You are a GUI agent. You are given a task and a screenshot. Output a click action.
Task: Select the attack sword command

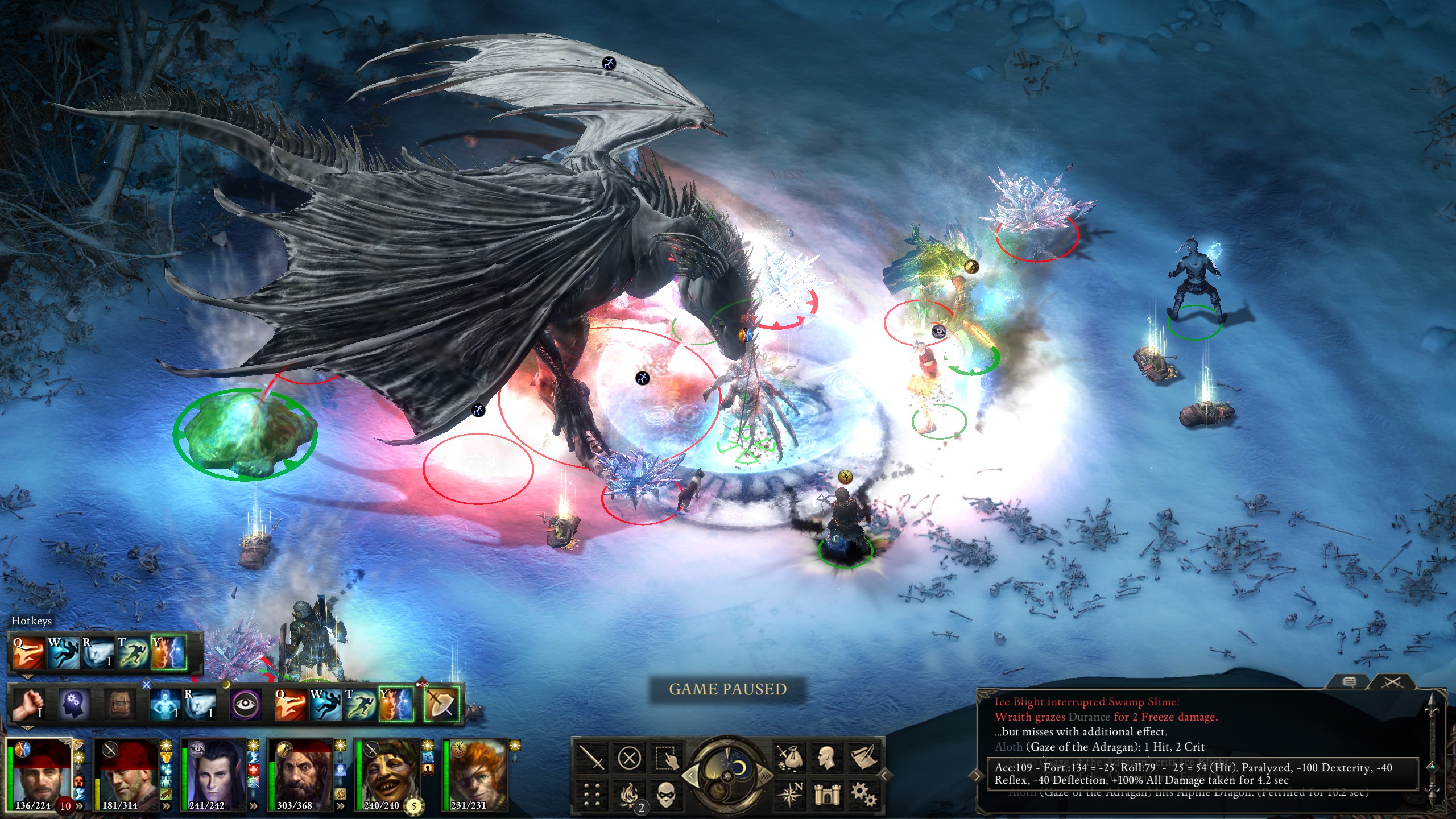pyautogui.click(x=593, y=758)
